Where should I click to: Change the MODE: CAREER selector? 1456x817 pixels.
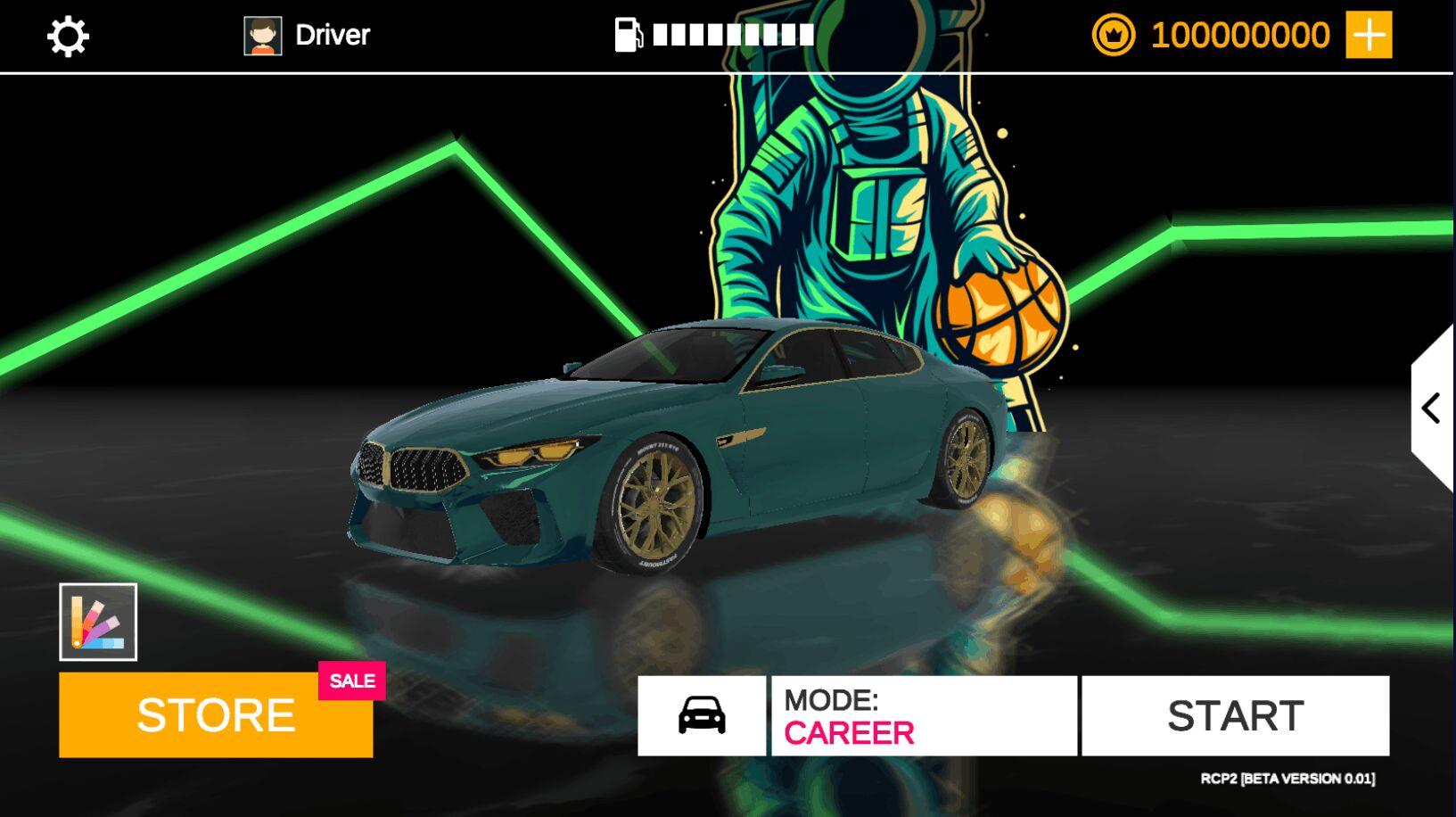[924, 715]
